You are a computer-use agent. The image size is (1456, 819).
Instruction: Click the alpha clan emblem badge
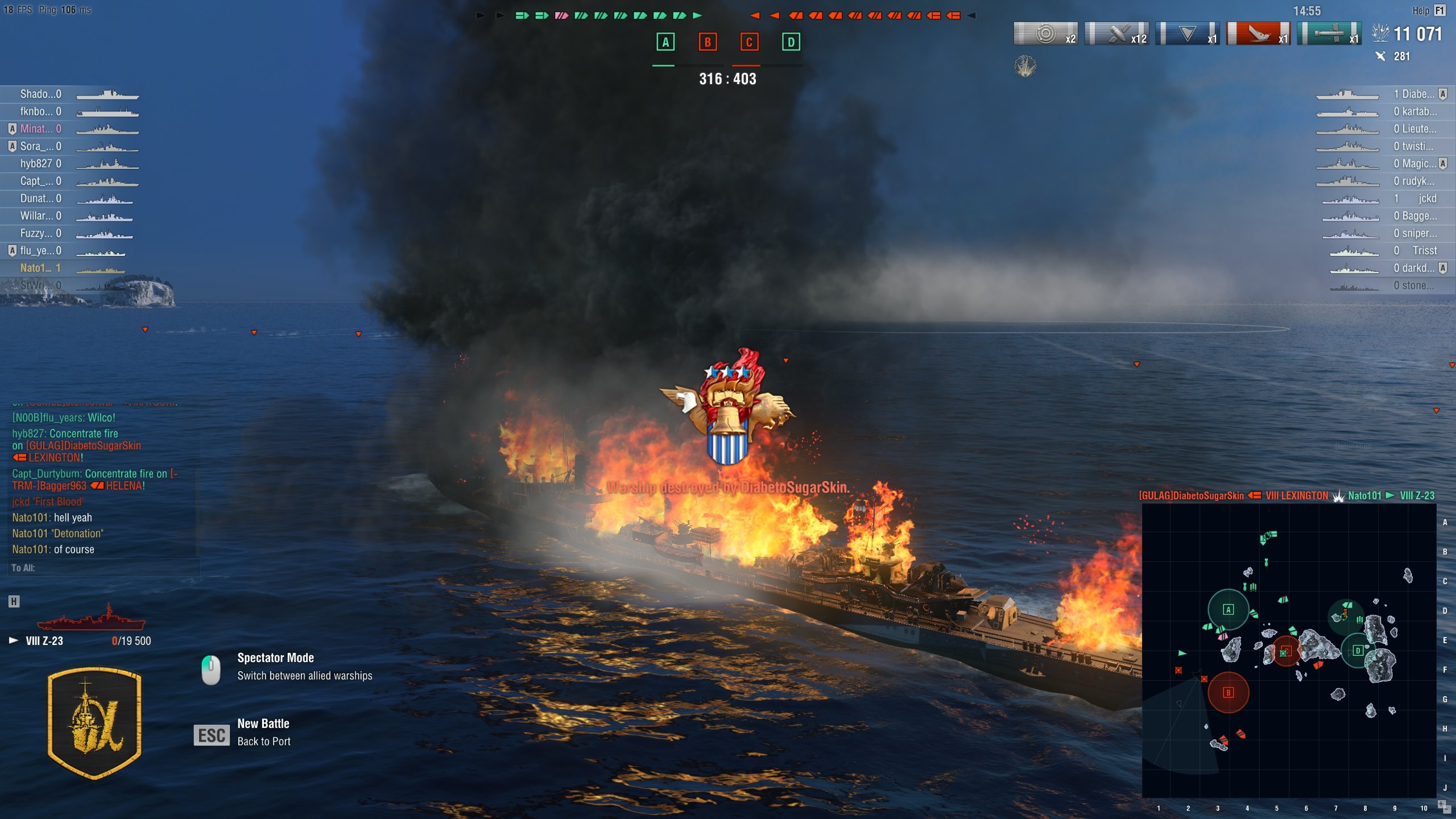coord(95,722)
